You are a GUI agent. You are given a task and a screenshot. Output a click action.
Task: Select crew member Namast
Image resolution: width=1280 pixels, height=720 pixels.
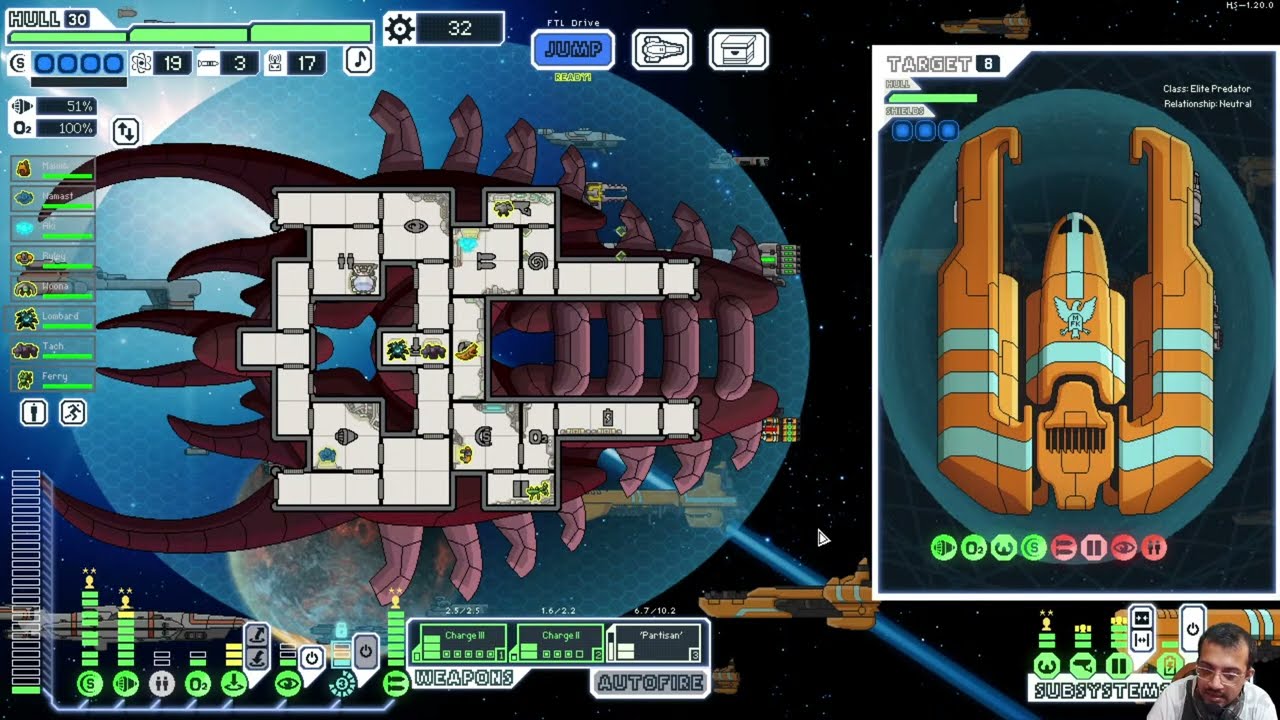(x=55, y=198)
